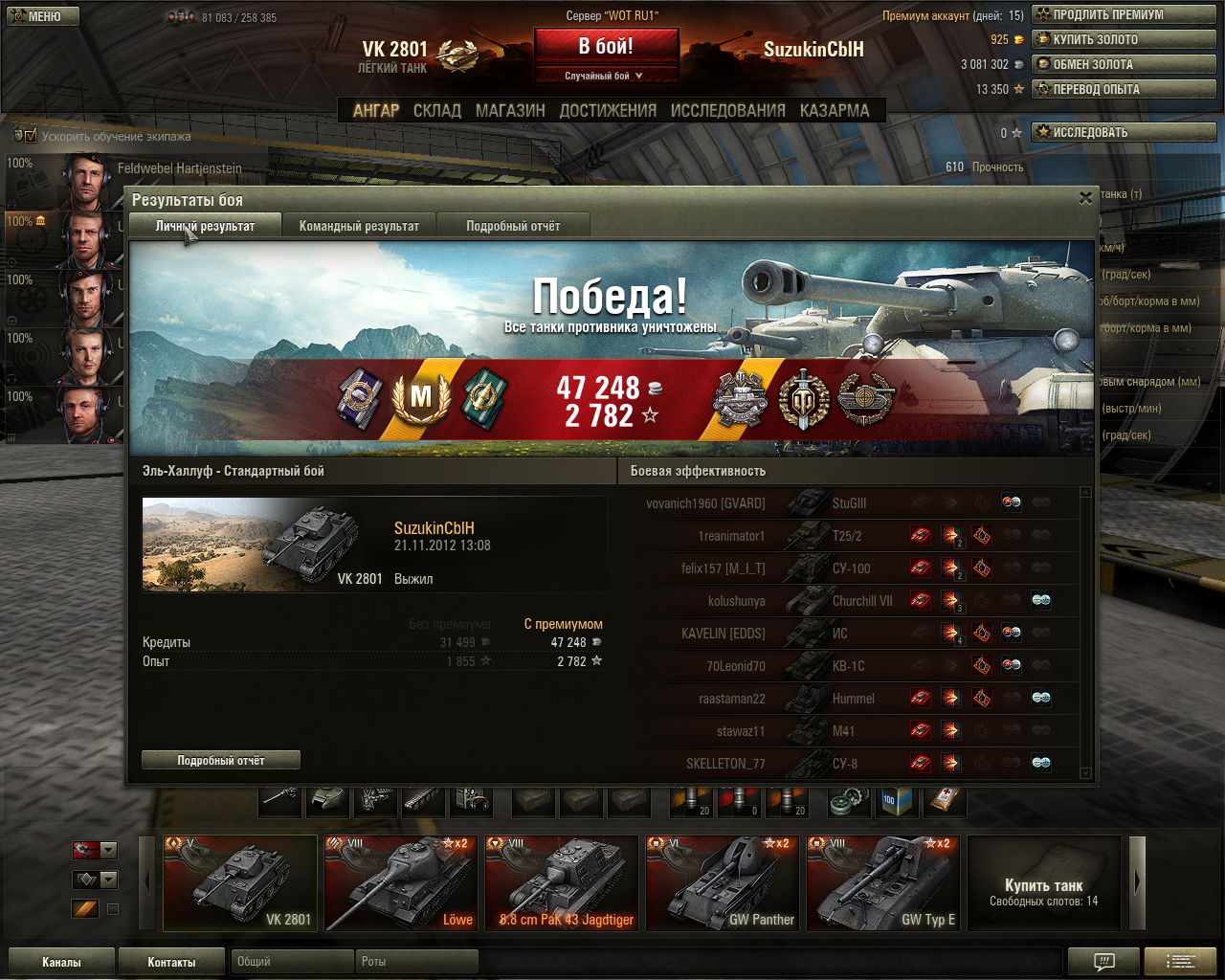Click КУПИТЬ ЗОЛОТО button
The image size is (1225, 980).
pyautogui.click(x=1124, y=39)
